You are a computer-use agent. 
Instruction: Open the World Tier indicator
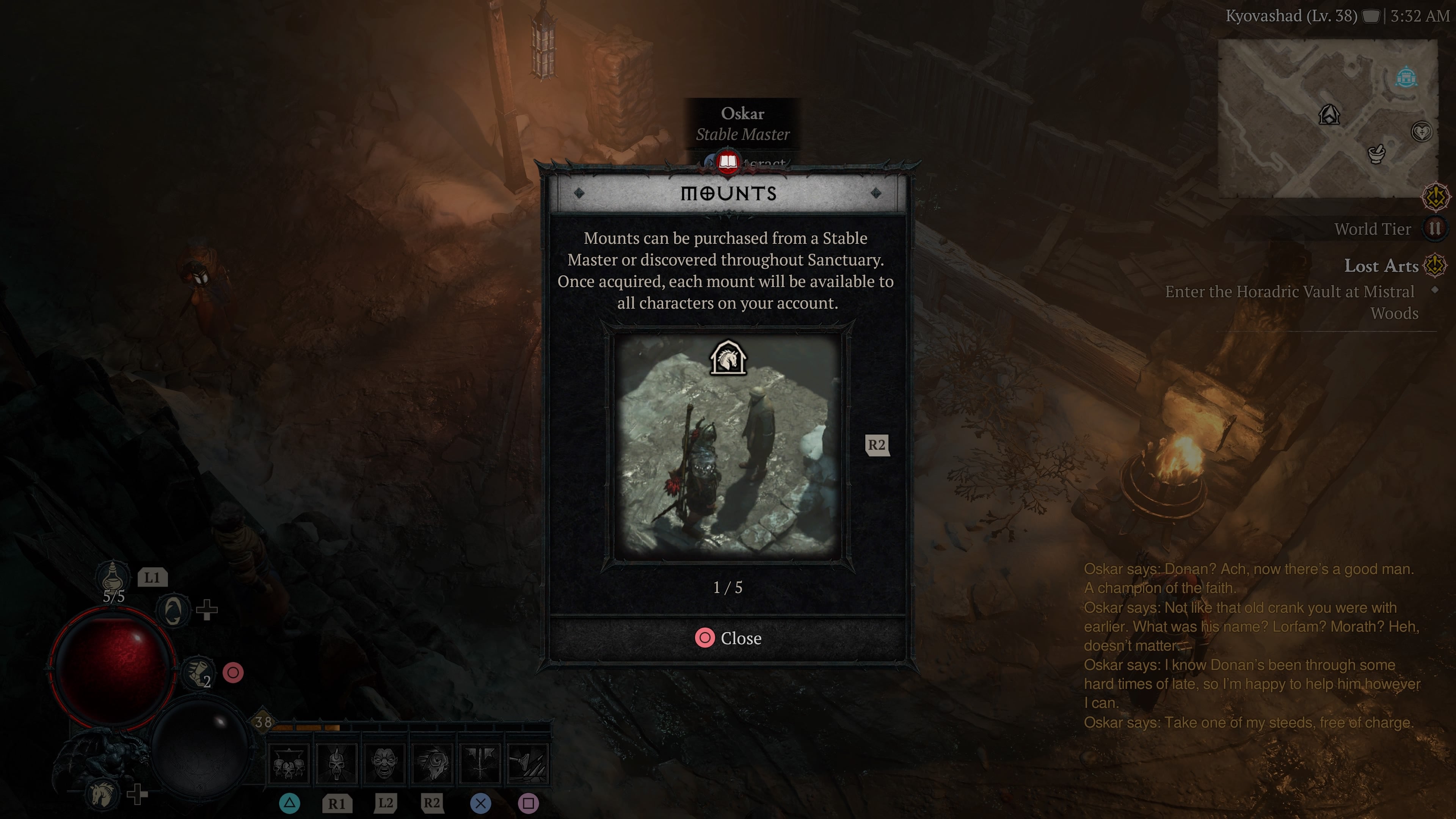[x=1434, y=229]
